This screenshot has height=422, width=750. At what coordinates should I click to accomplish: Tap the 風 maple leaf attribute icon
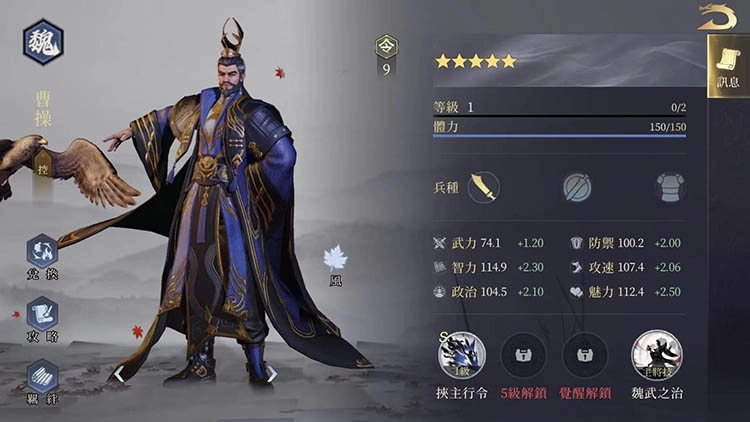click(335, 259)
